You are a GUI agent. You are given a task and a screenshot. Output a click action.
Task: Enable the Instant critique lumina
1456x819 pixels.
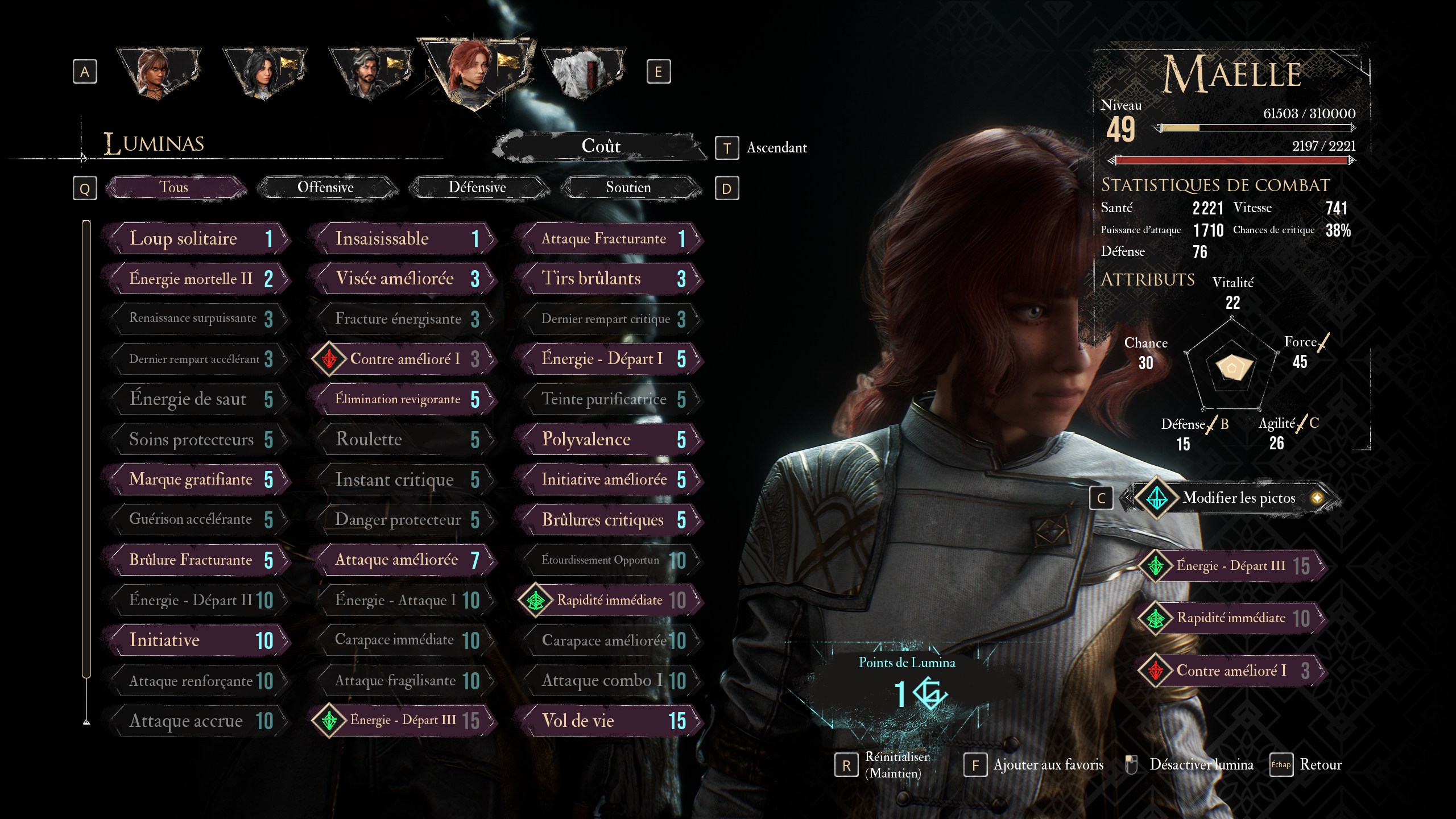403,479
